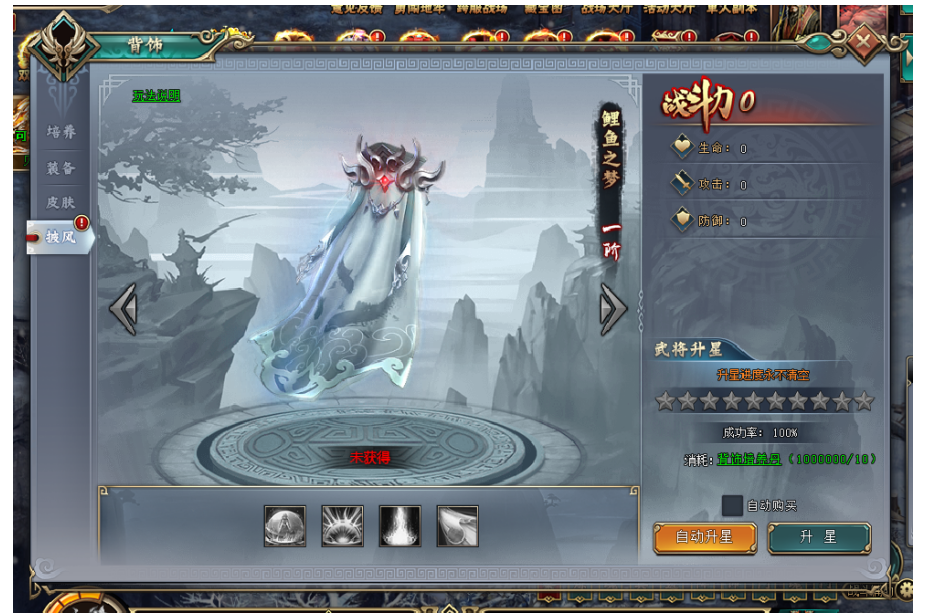The width and height of the screenshot is (926, 613).
Task: Select the figure-in-bubble skill icon
Action: 285,526
